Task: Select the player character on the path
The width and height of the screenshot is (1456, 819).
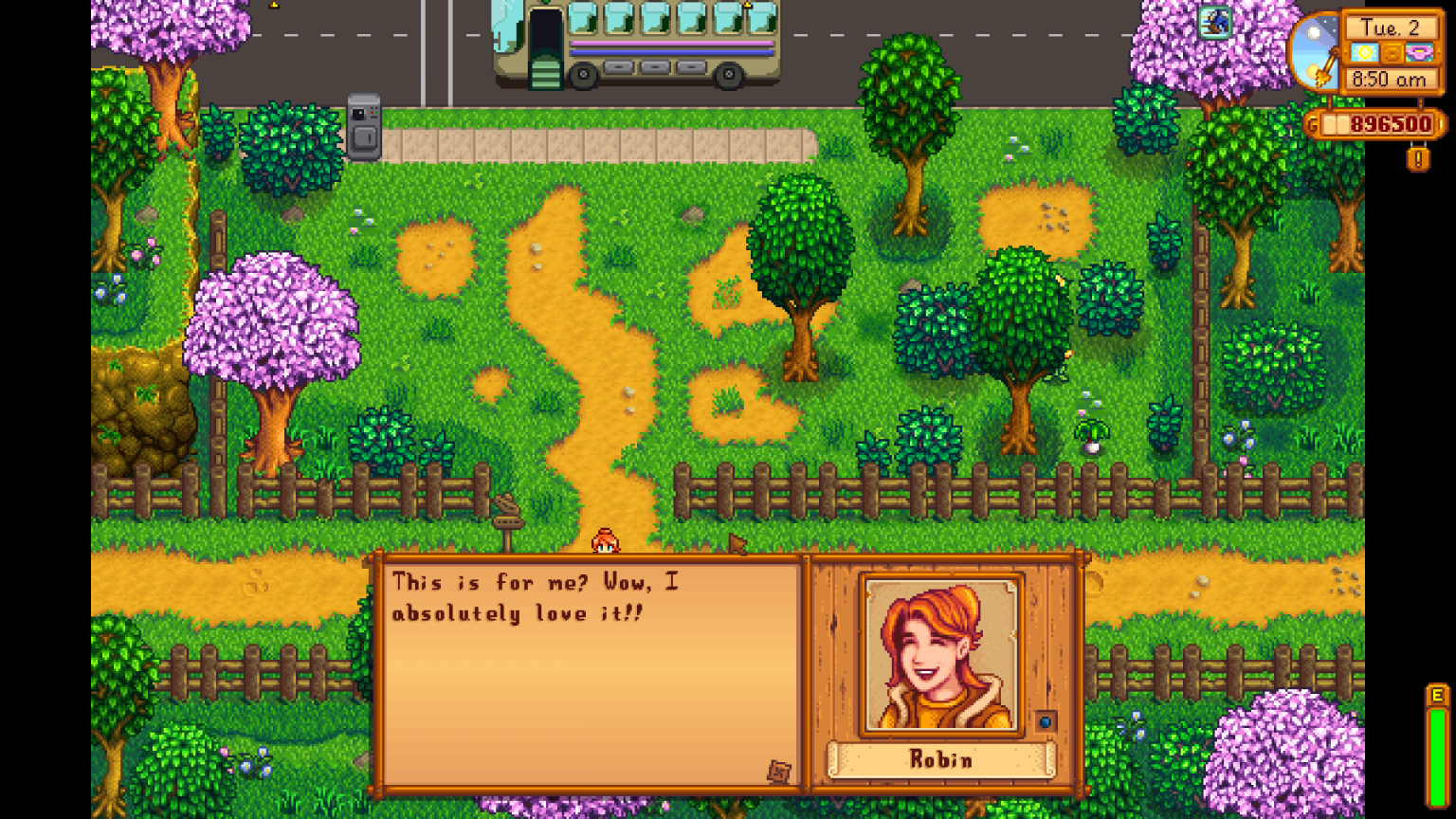Action: [x=604, y=538]
